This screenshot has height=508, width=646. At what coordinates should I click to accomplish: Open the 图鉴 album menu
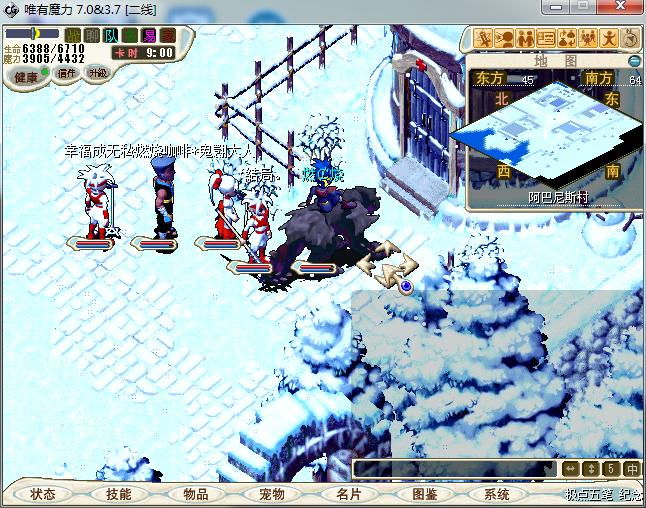point(424,494)
